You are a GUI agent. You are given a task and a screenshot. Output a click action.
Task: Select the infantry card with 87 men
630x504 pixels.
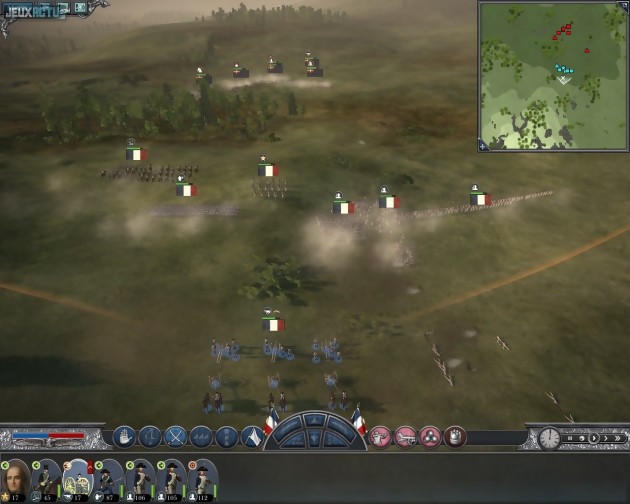coord(108,479)
